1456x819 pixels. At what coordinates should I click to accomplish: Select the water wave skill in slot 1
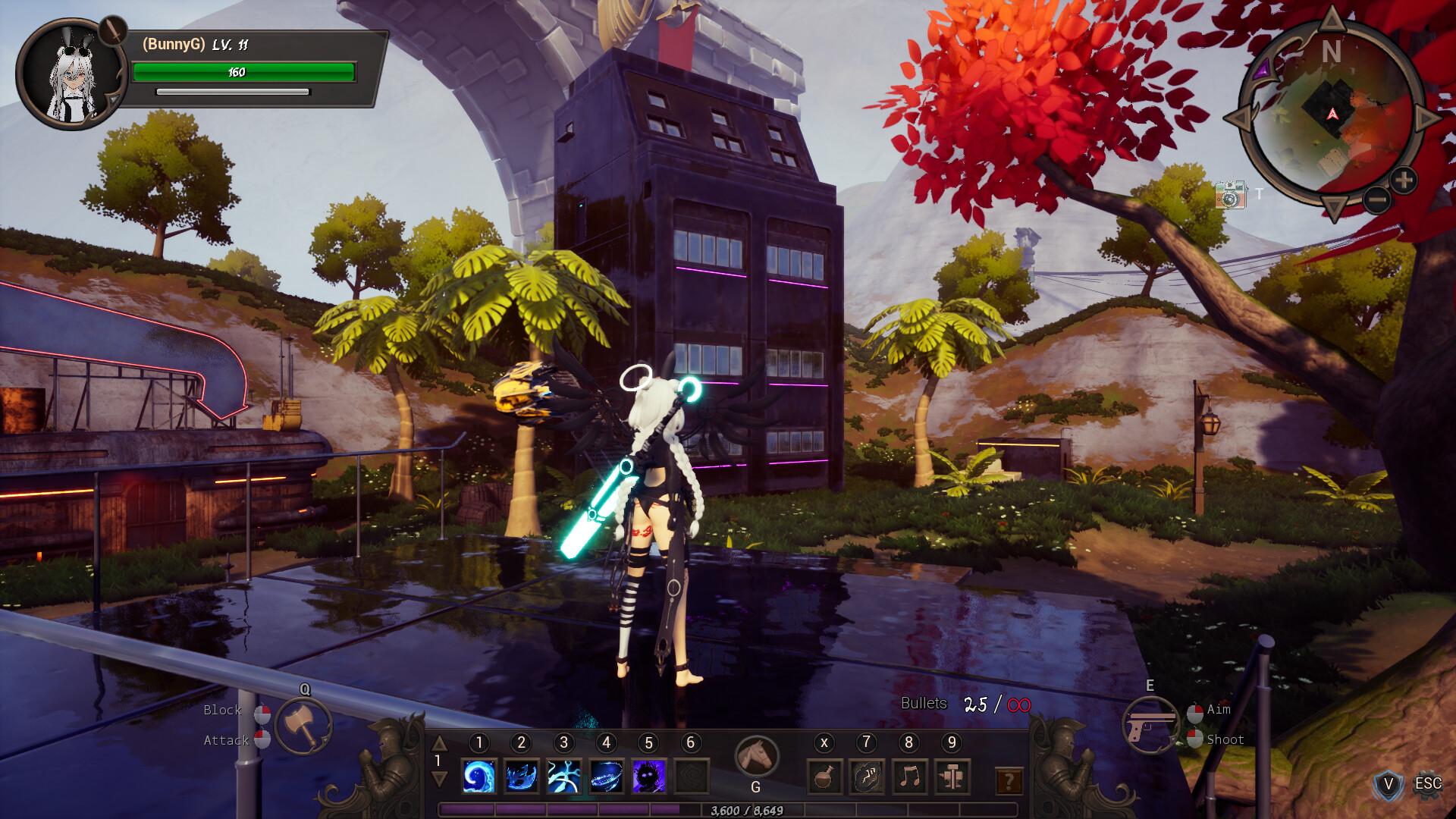(x=479, y=775)
